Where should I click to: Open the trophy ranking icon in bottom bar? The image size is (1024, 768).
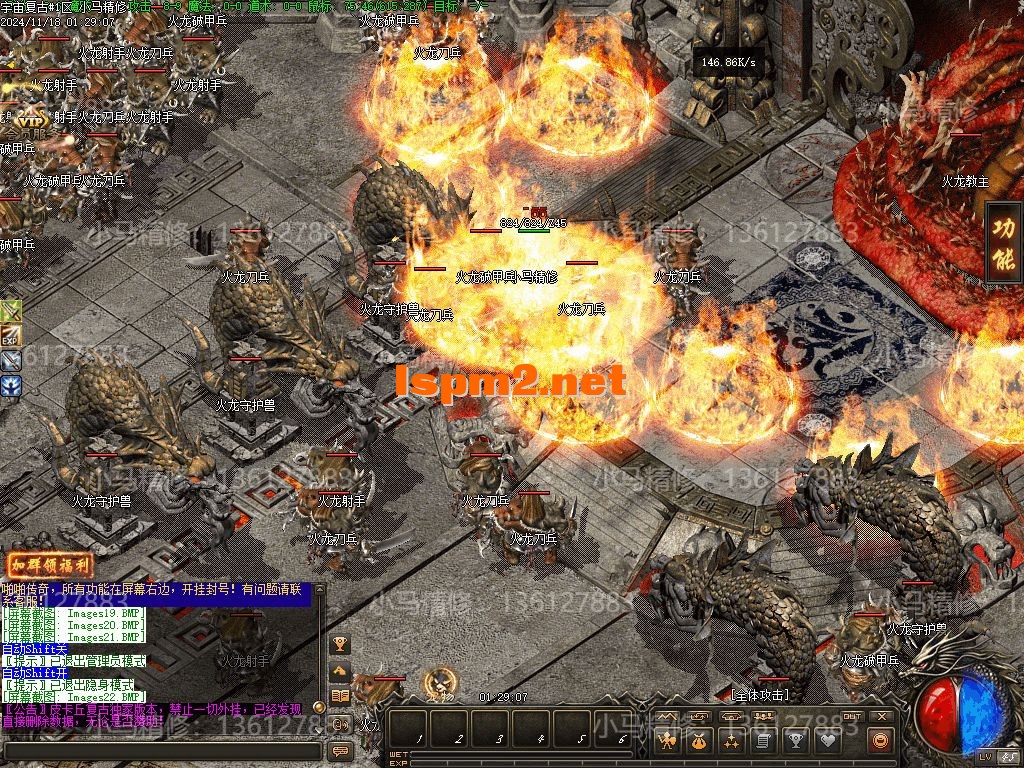[796, 741]
